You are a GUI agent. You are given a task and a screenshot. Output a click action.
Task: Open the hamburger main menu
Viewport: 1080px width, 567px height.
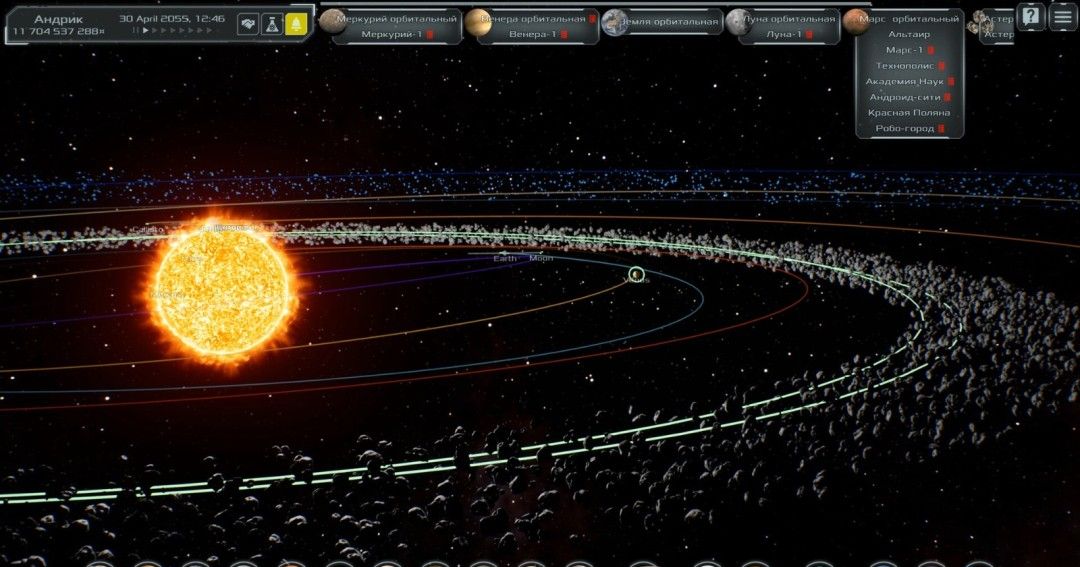tap(1062, 16)
